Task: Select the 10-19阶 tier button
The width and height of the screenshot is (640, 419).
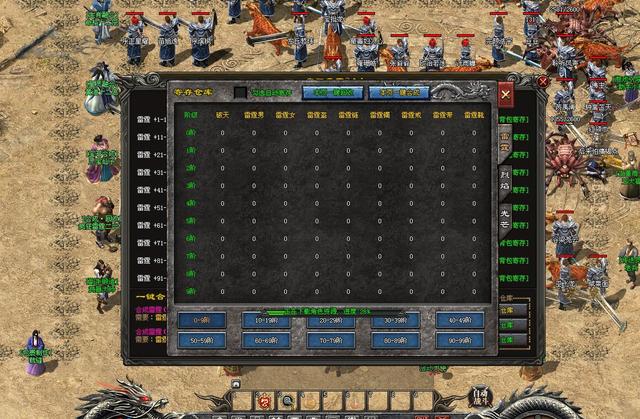Action: click(266, 320)
